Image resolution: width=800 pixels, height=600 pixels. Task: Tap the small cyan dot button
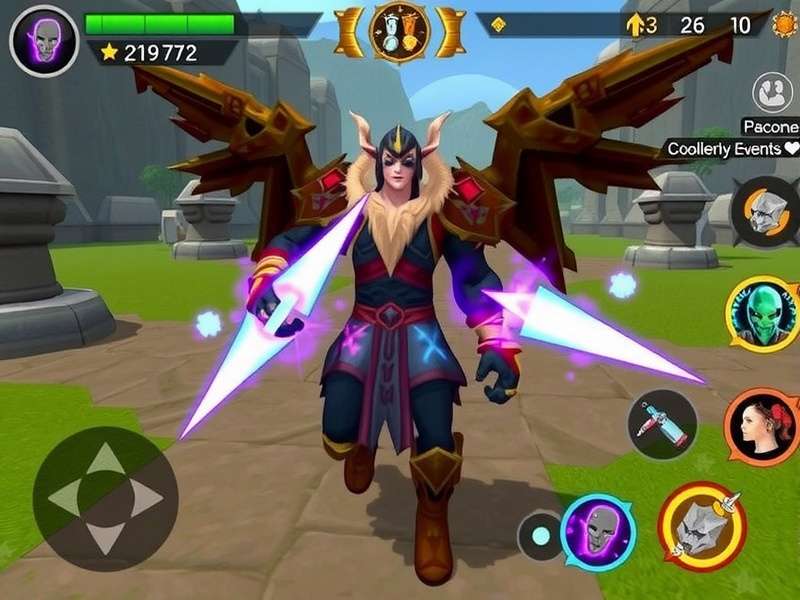[x=540, y=536]
